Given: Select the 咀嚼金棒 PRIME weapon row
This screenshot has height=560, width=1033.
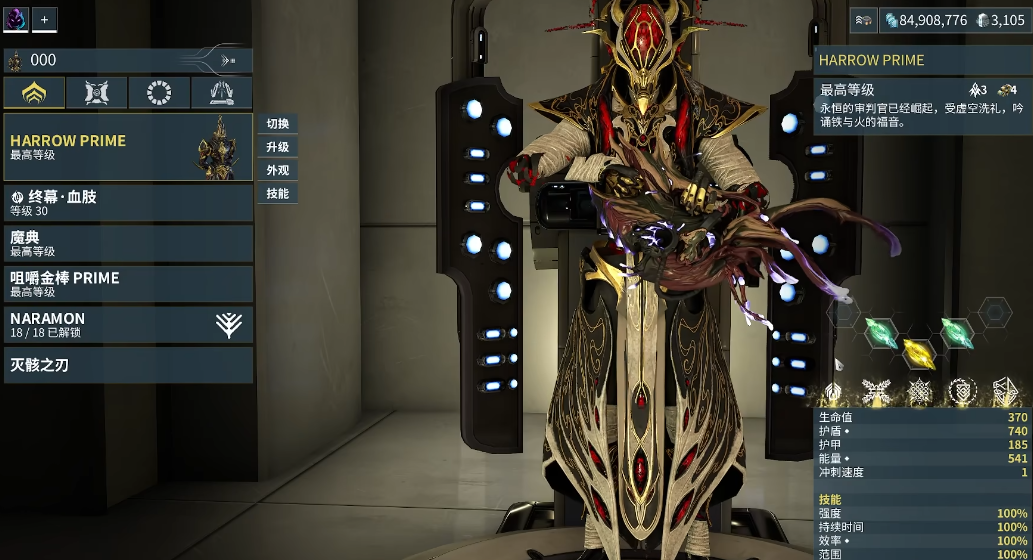Looking at the screenshot, I should (x=128, y=283).
